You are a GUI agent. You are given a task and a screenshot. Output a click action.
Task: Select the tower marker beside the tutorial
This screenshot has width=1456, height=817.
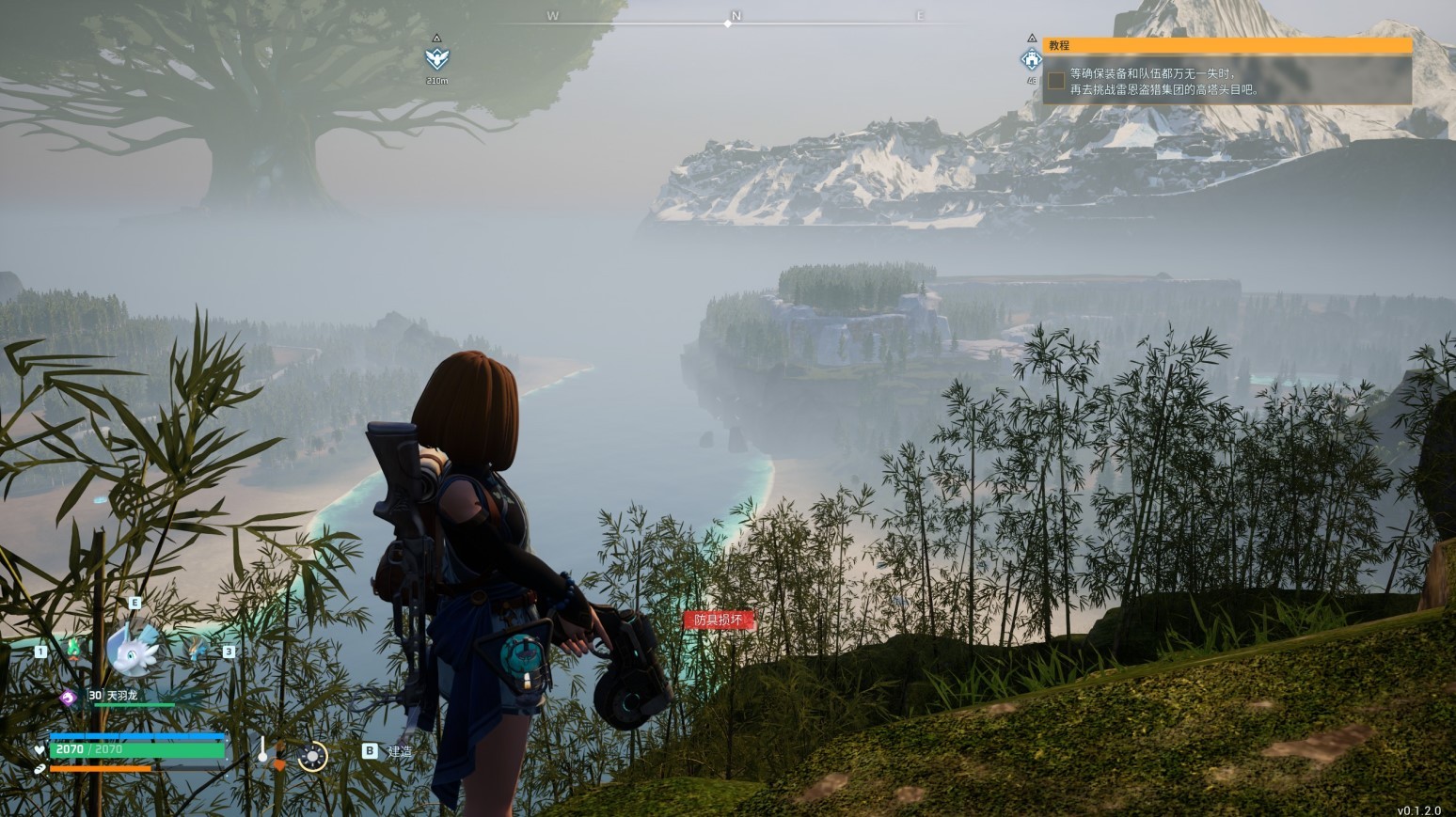click(1032, 60)
